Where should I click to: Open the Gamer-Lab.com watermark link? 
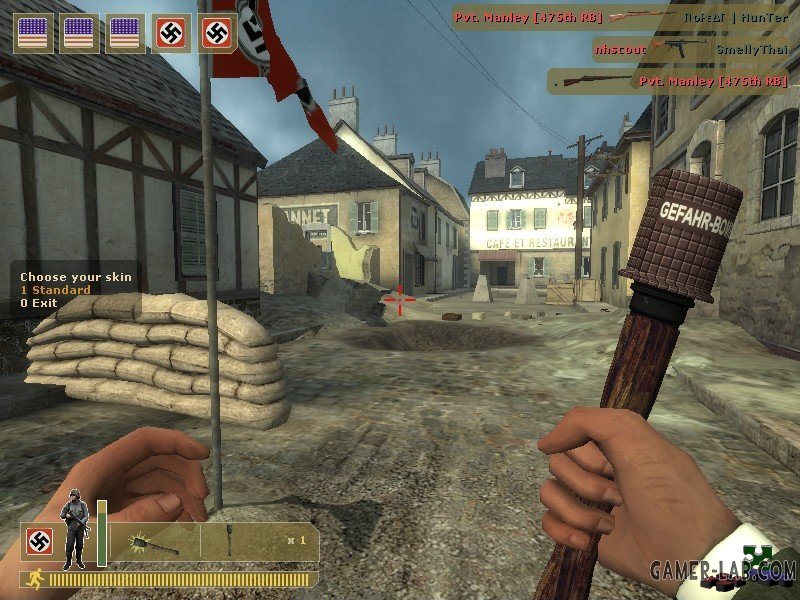point(722,572)
